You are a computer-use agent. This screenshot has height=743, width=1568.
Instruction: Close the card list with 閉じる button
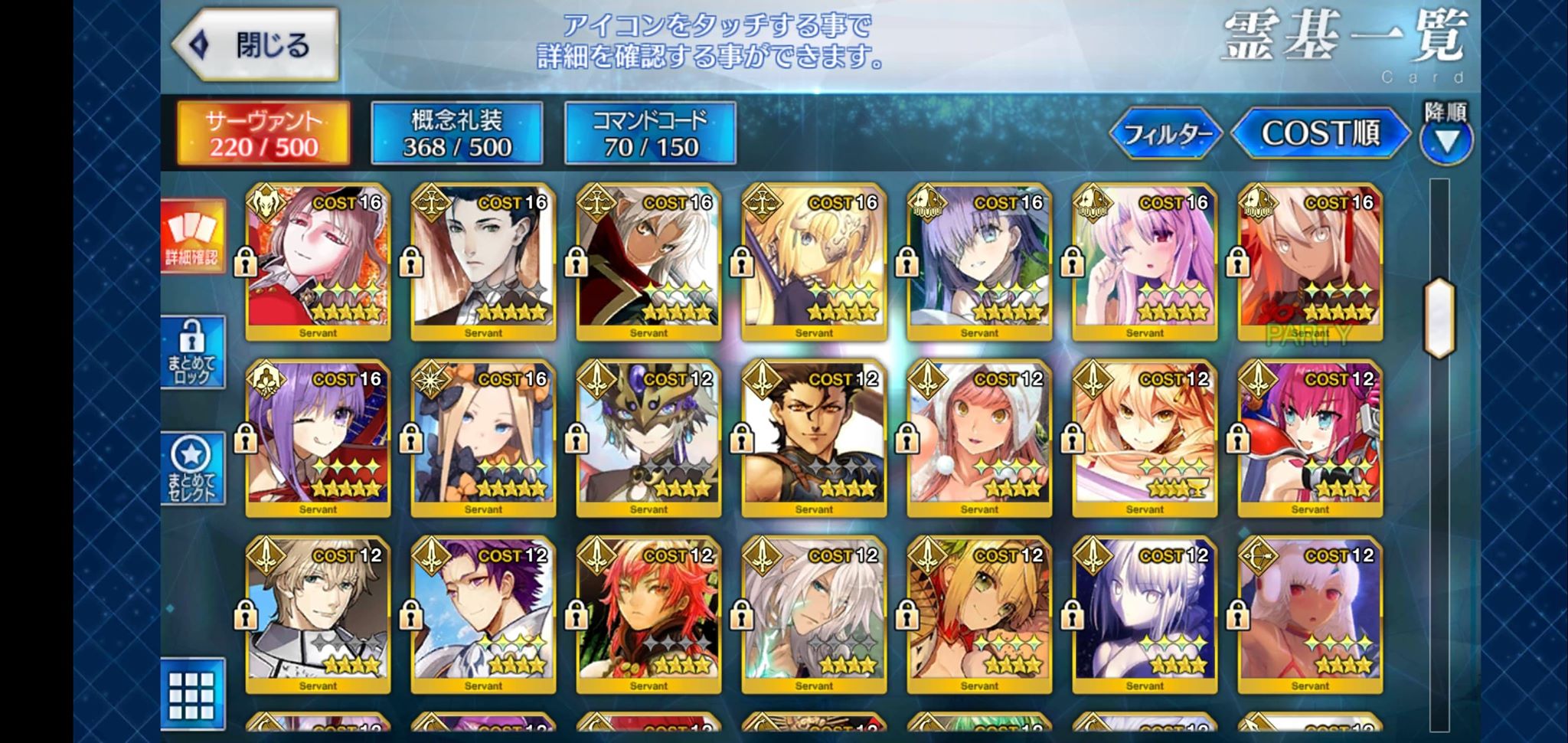point(255,45)
